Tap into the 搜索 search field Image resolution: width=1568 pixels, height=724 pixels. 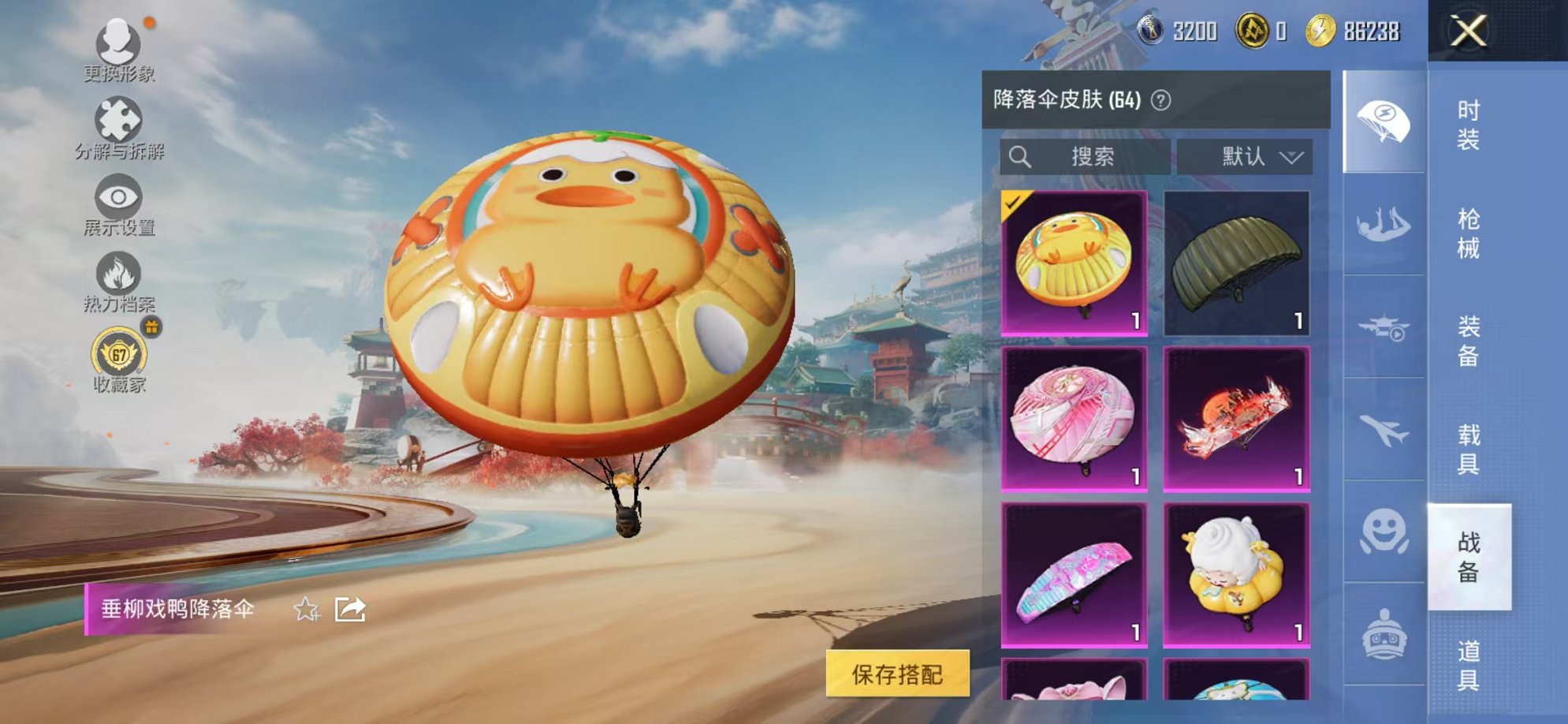[1088, 156]
